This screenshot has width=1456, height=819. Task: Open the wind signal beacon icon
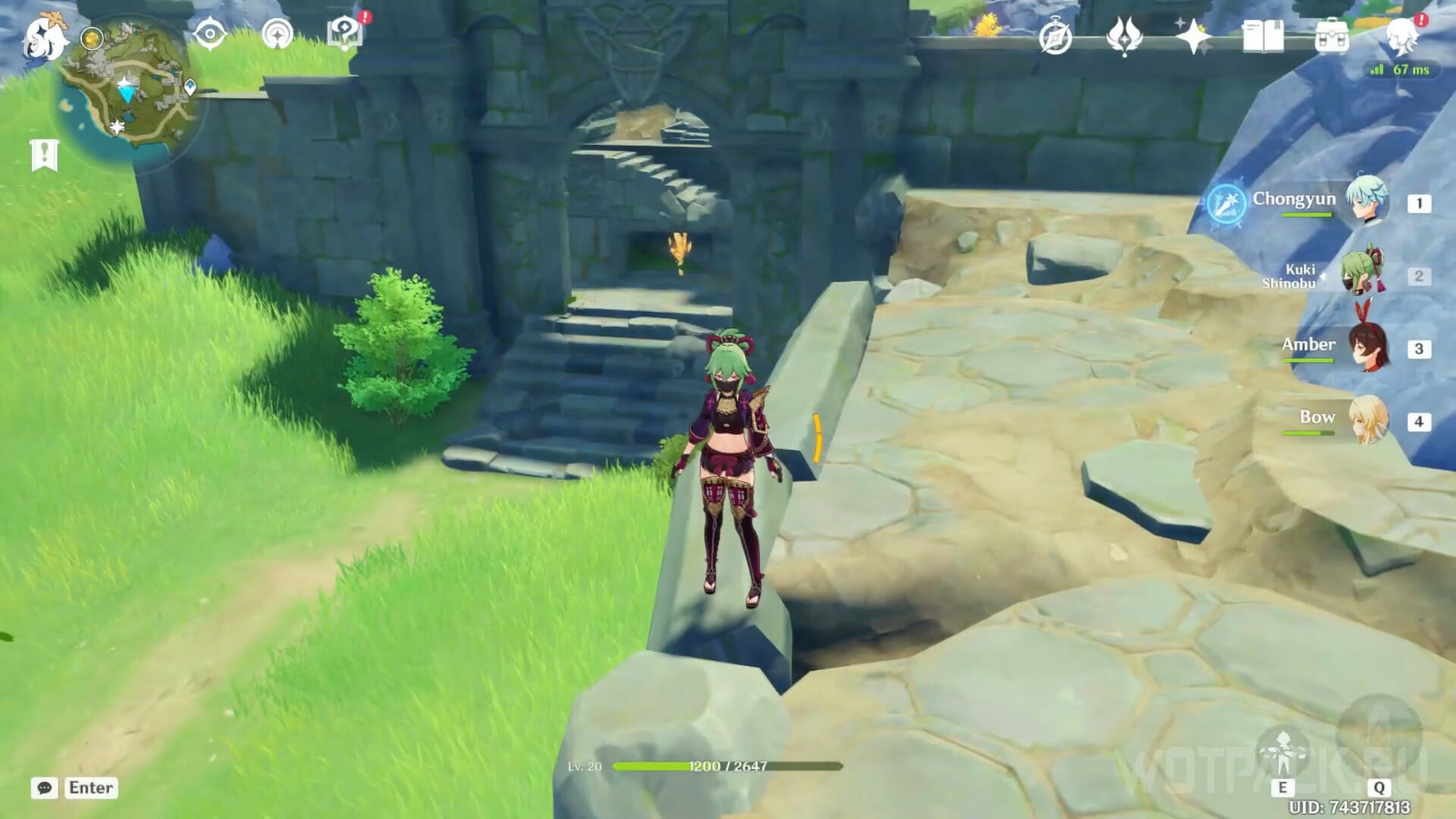278,35
